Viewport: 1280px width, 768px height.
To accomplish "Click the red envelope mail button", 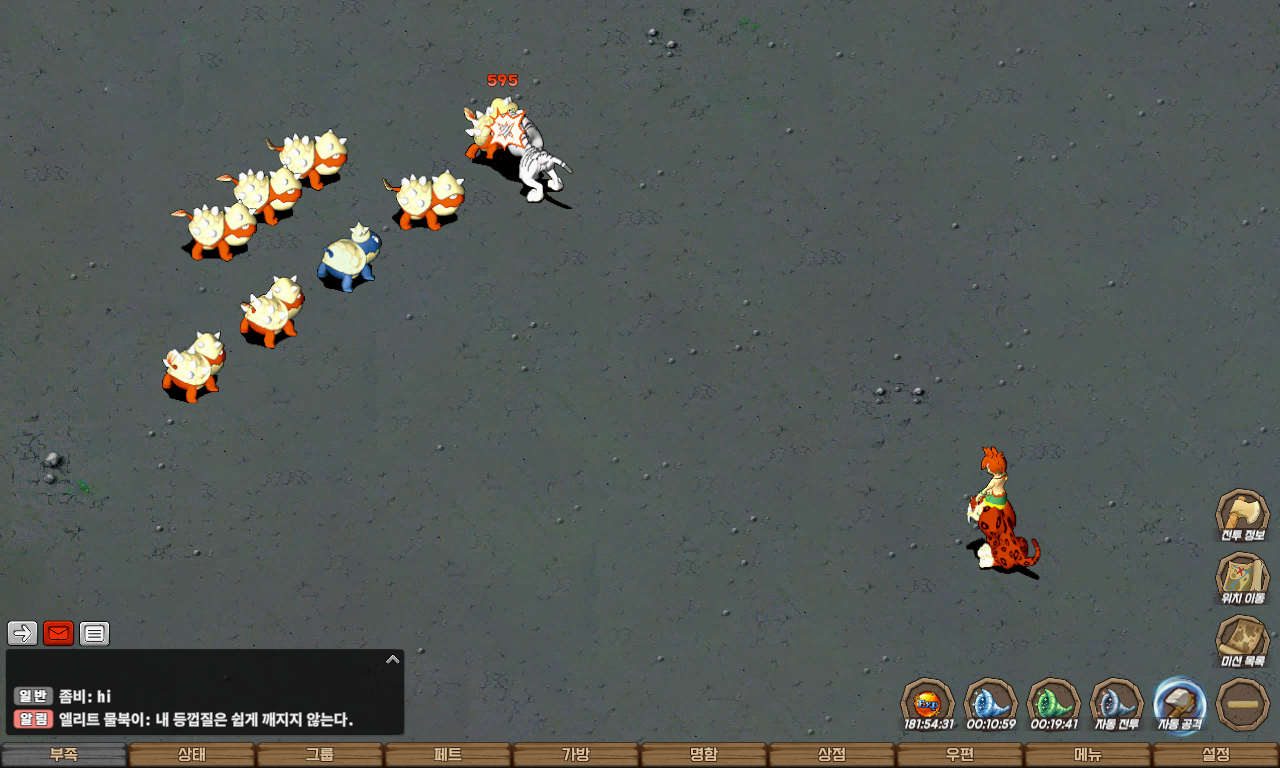I will click(x=58, y=633).
